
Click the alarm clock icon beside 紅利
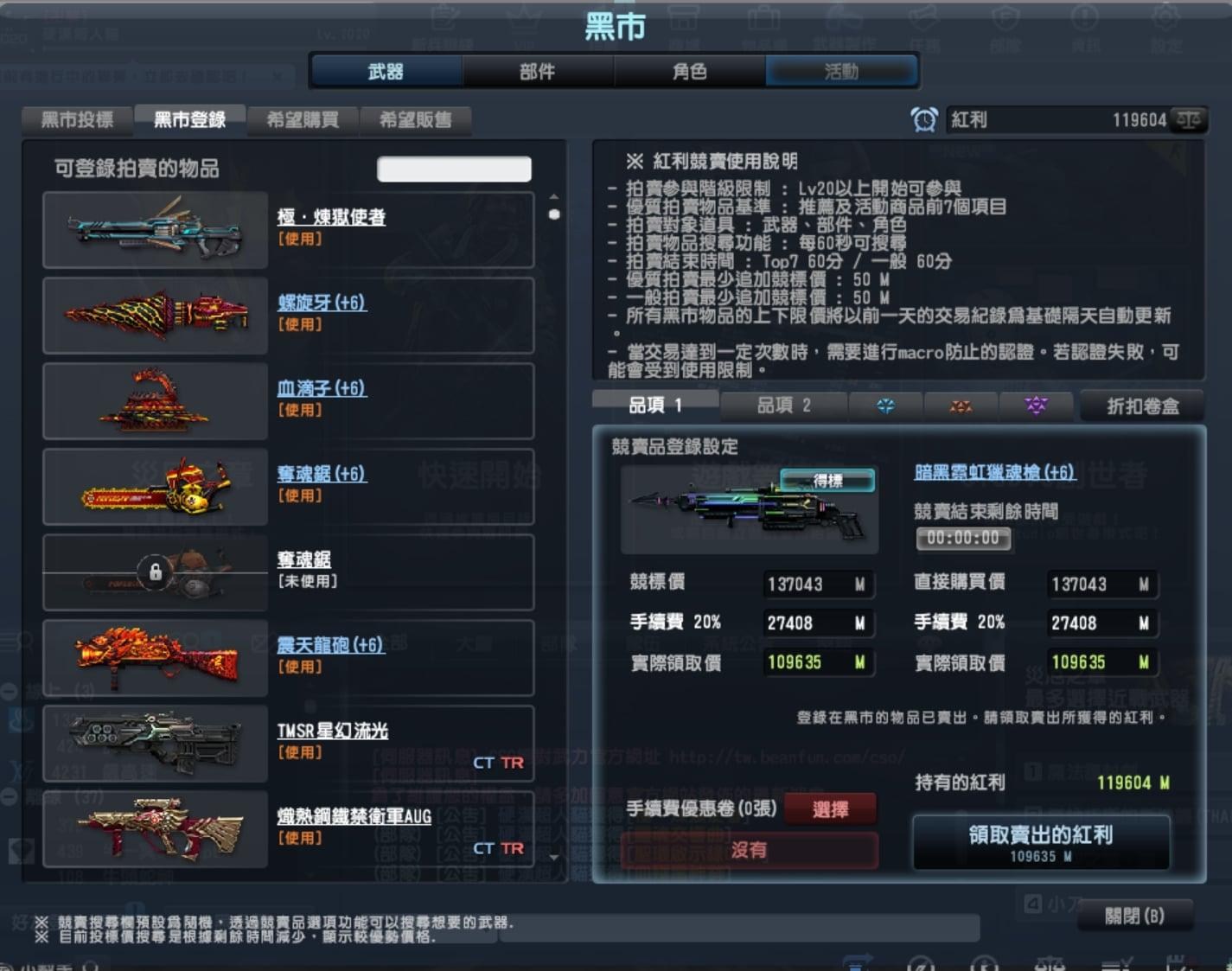point(925,119)
